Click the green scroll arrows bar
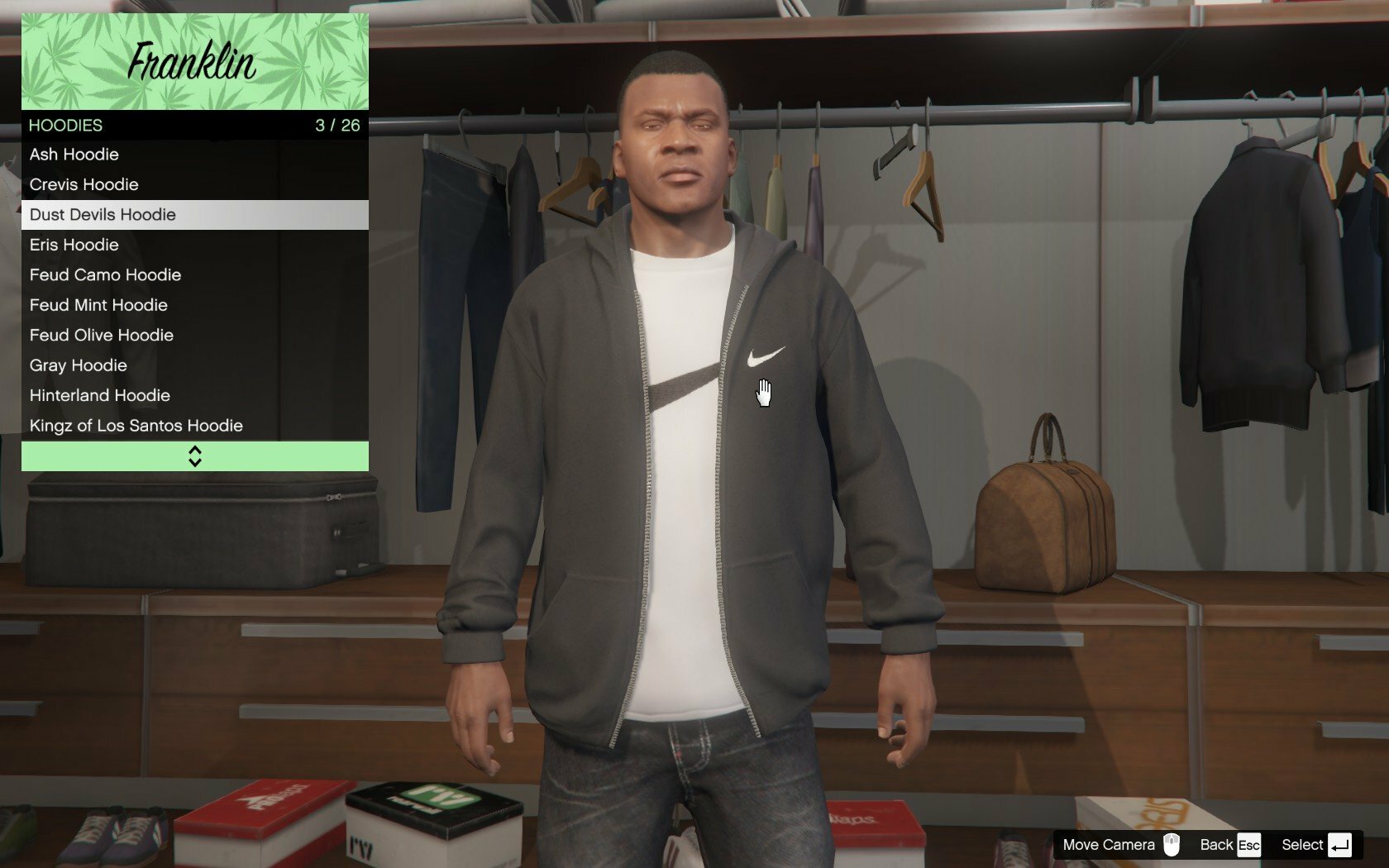The image size is (1389, 868). point(194,456)
